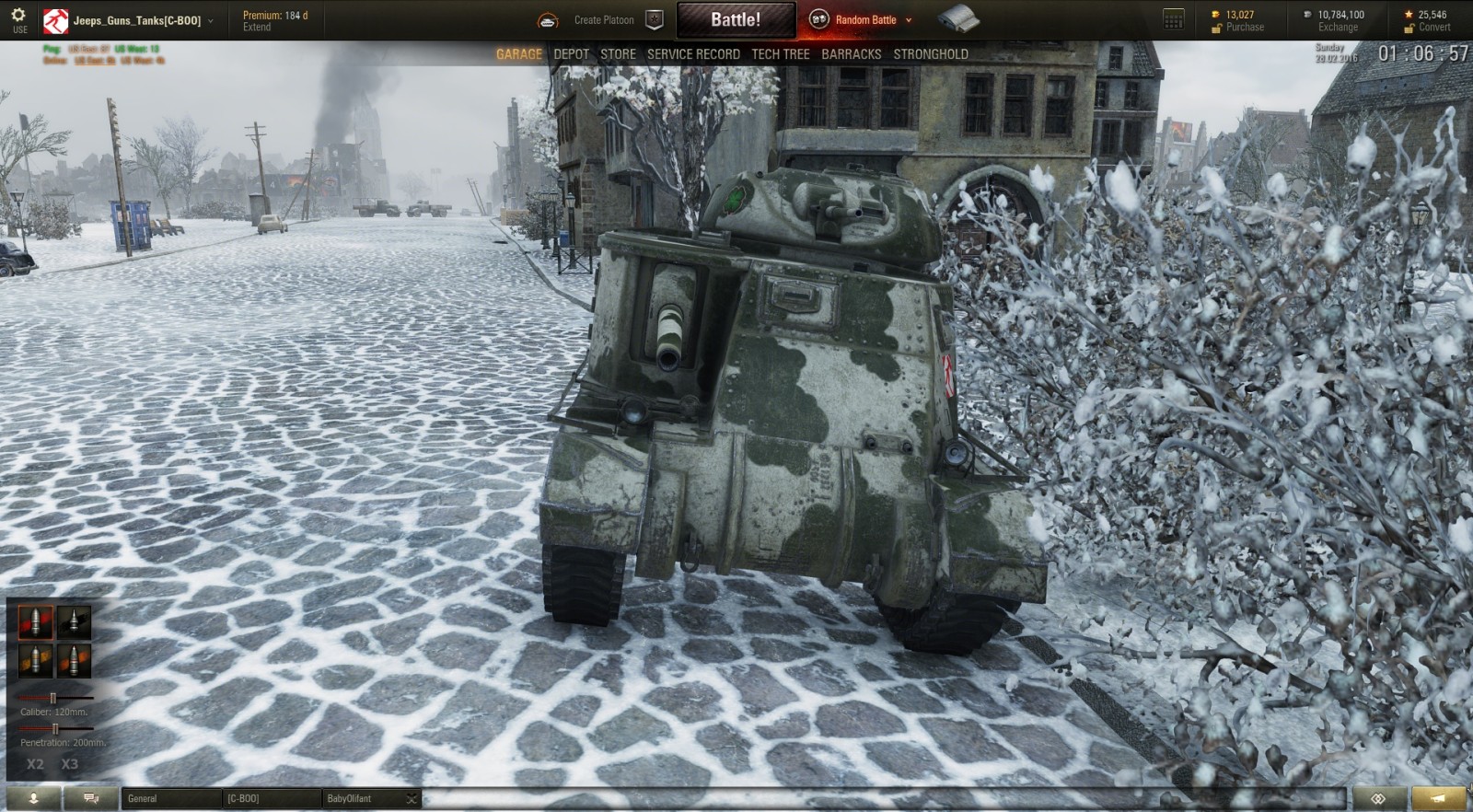The image size is (1473, 812).
Task: Select the premium AP shell icon
Action: coord(74,622)
